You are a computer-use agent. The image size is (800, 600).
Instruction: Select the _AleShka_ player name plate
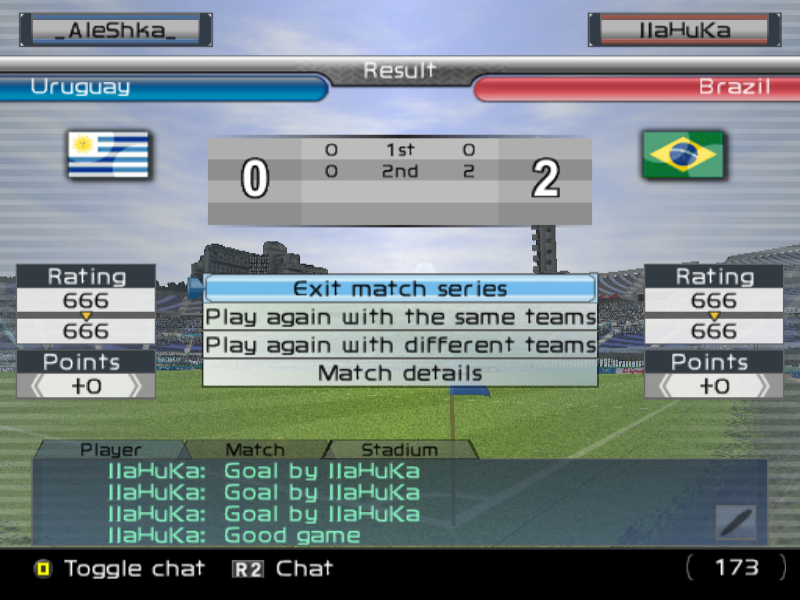[115, 30]
